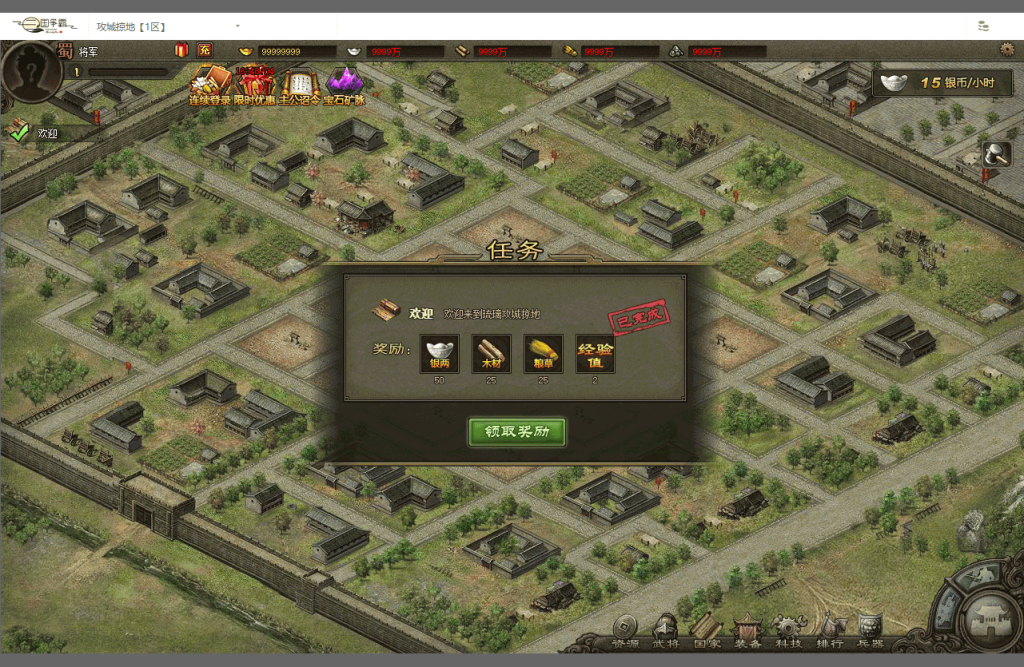Open the 资源 resources menu
The width and height of the screenshot is (1024, 667).
[x=625, y=632]
